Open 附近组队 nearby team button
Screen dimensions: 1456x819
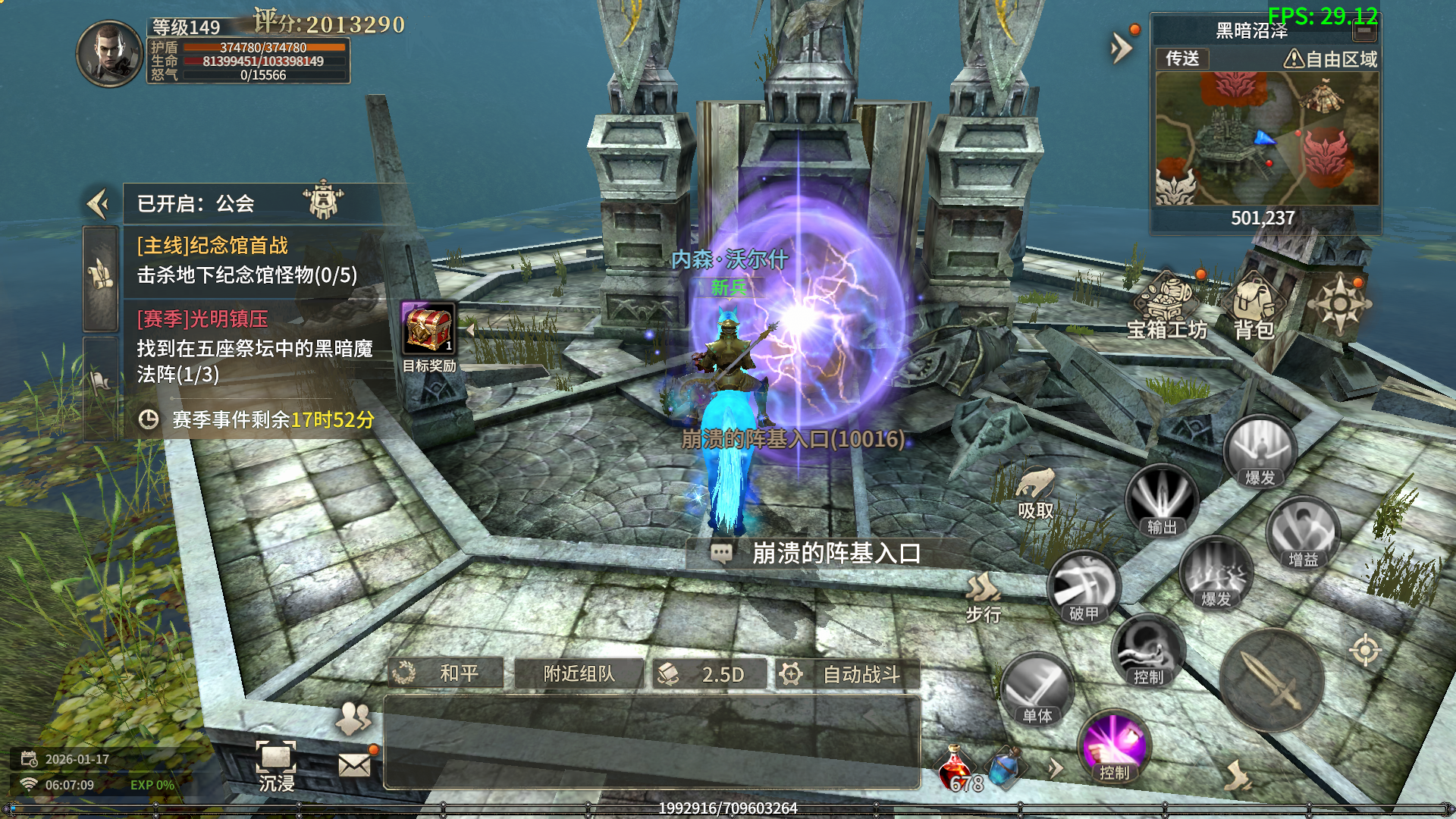click(579, 673)
